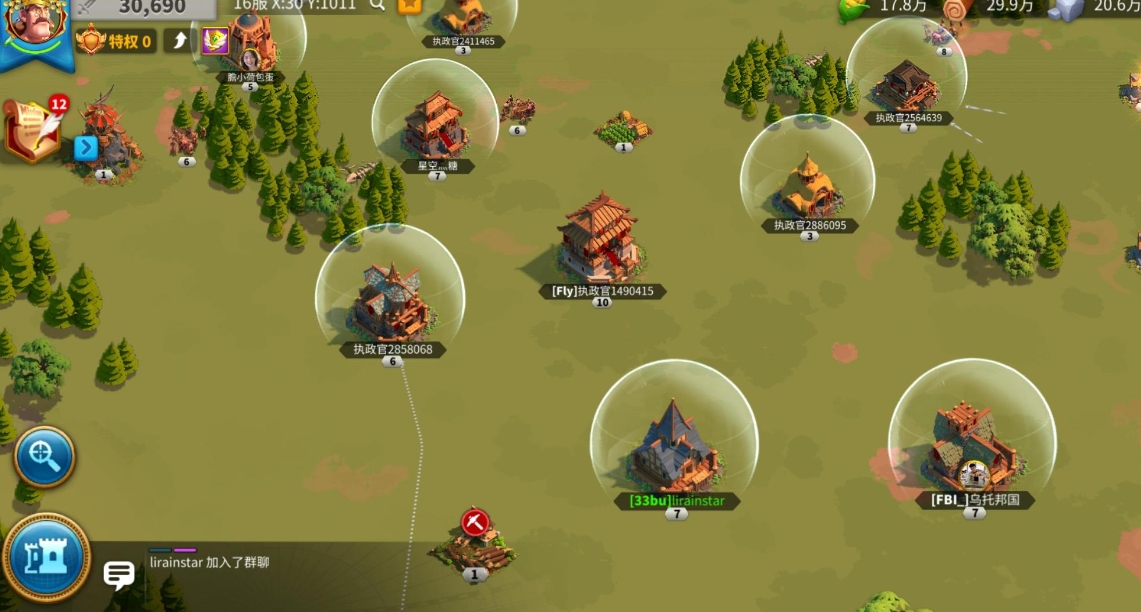Tap the white upward arrow button
Image resolution: width=1141 pixels, height=612 pixels.
coord(180,40)
